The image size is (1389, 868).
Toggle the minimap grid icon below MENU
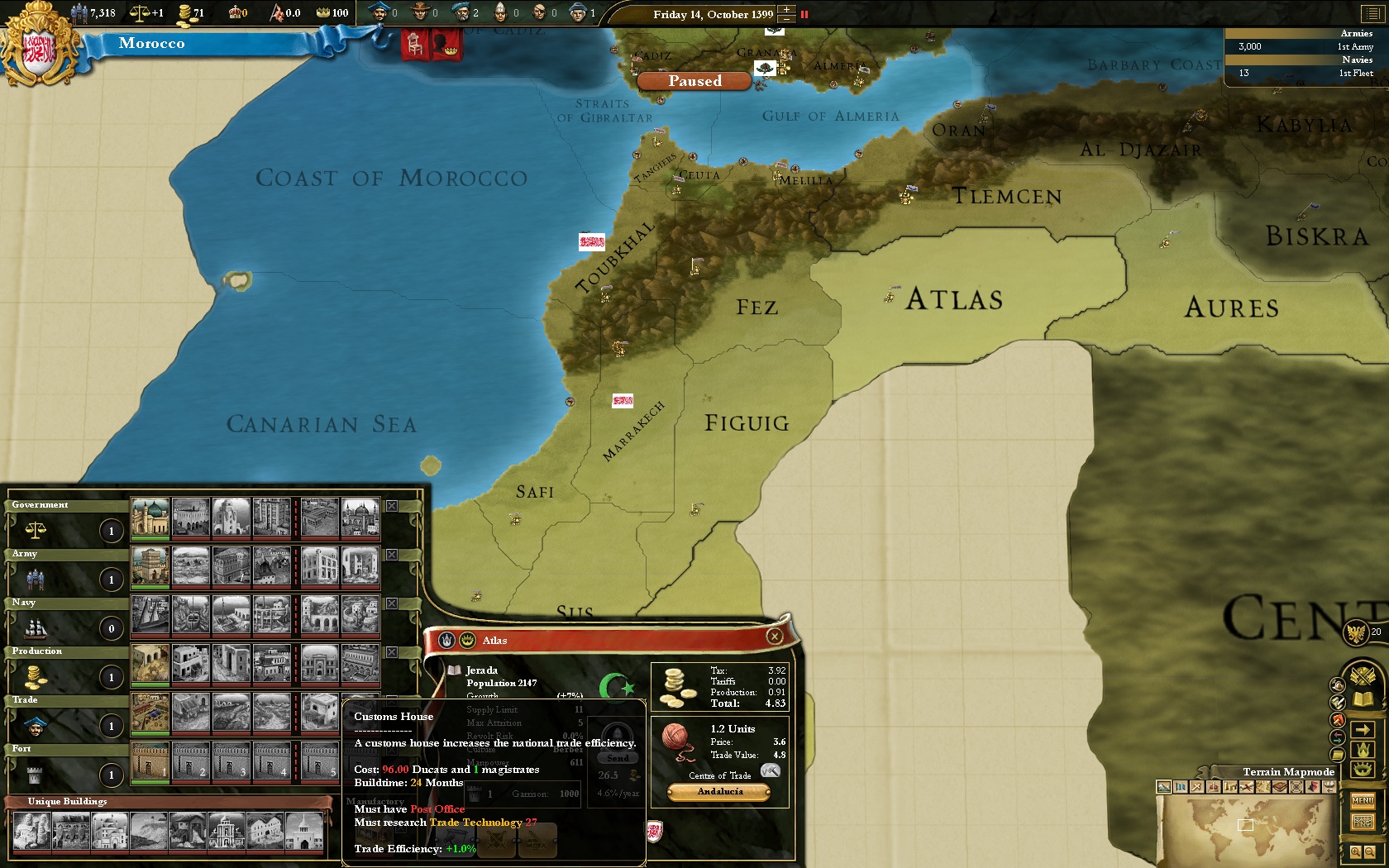click(x=1363, y=821)
